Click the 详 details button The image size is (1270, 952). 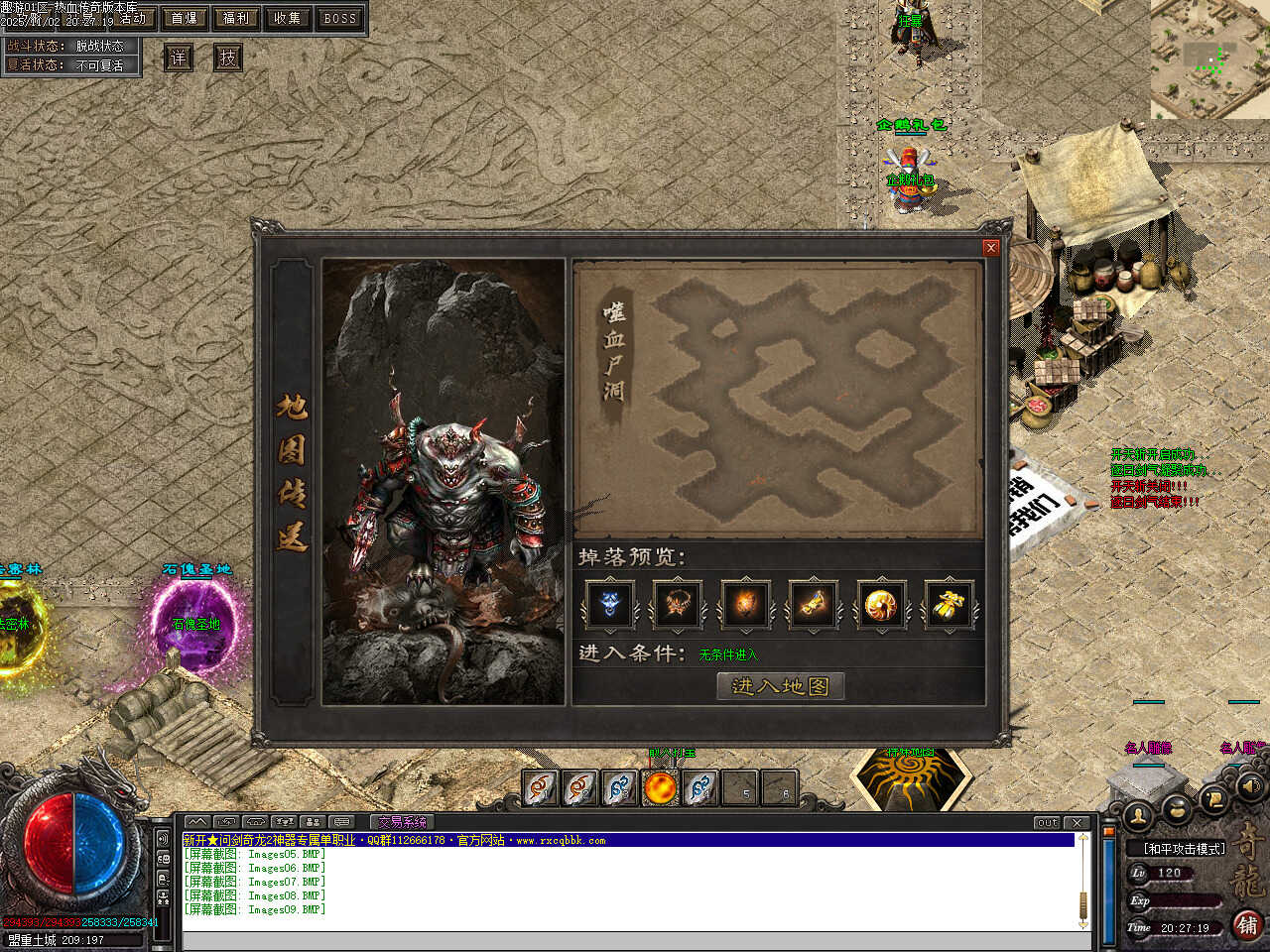[178, 58]
